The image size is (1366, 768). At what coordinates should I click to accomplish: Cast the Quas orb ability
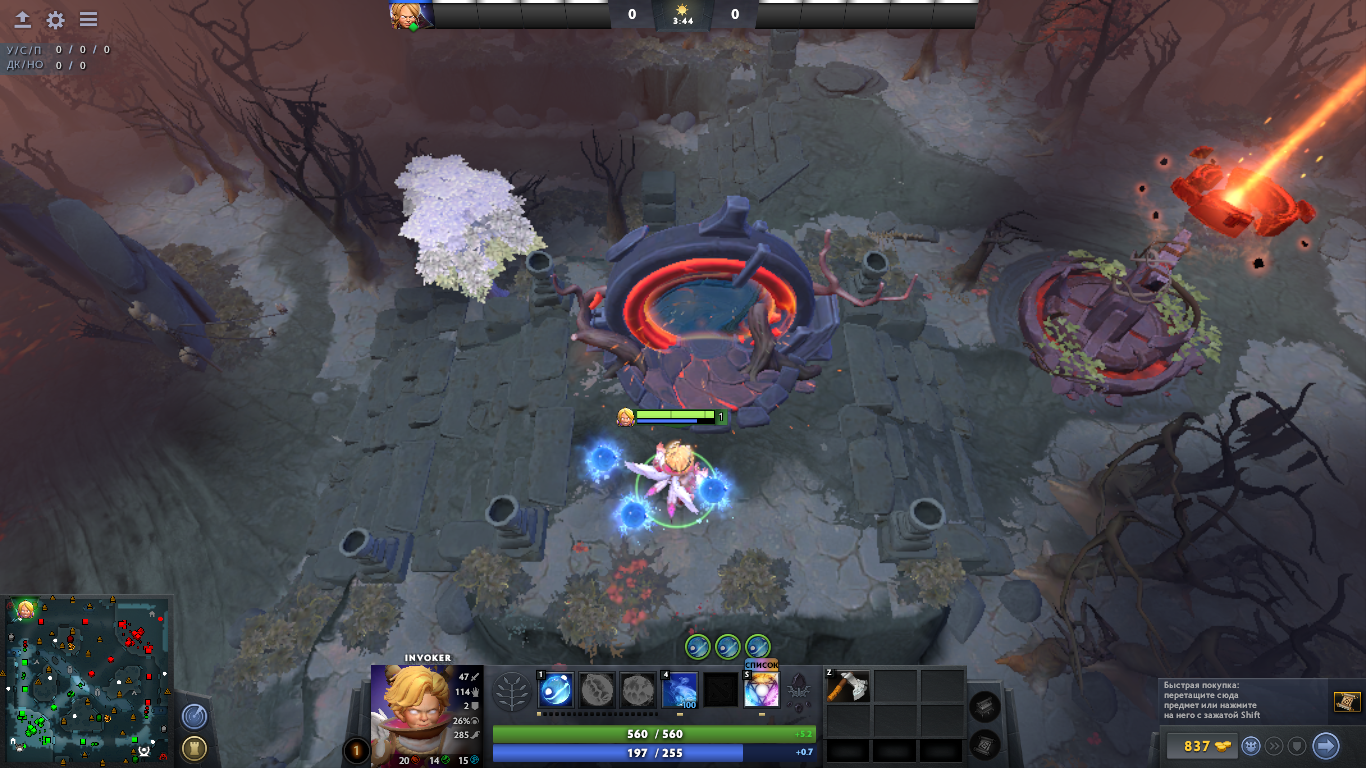point(555,690)
